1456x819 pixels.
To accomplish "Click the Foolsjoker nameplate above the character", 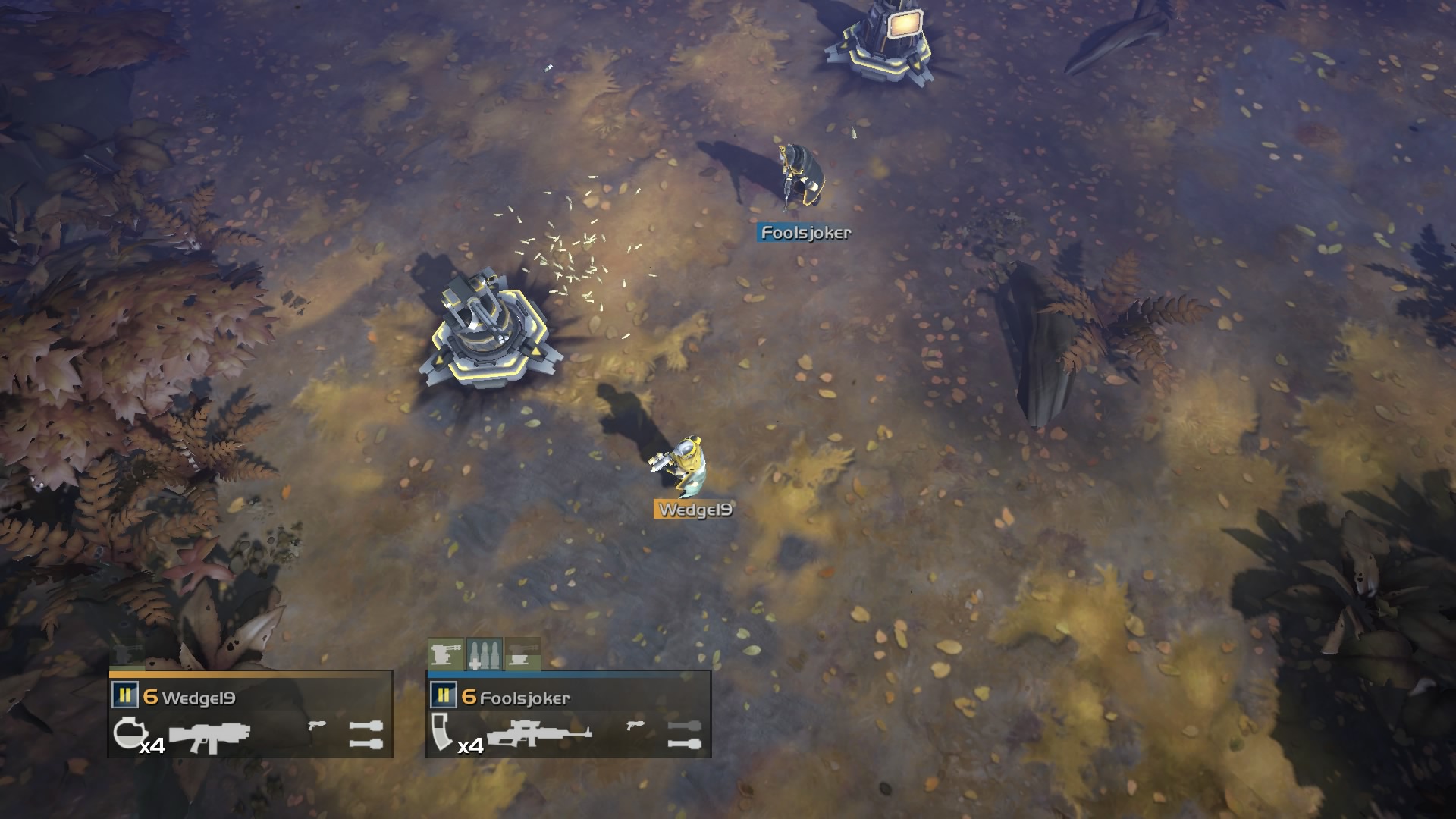I will tap(804, 234).
